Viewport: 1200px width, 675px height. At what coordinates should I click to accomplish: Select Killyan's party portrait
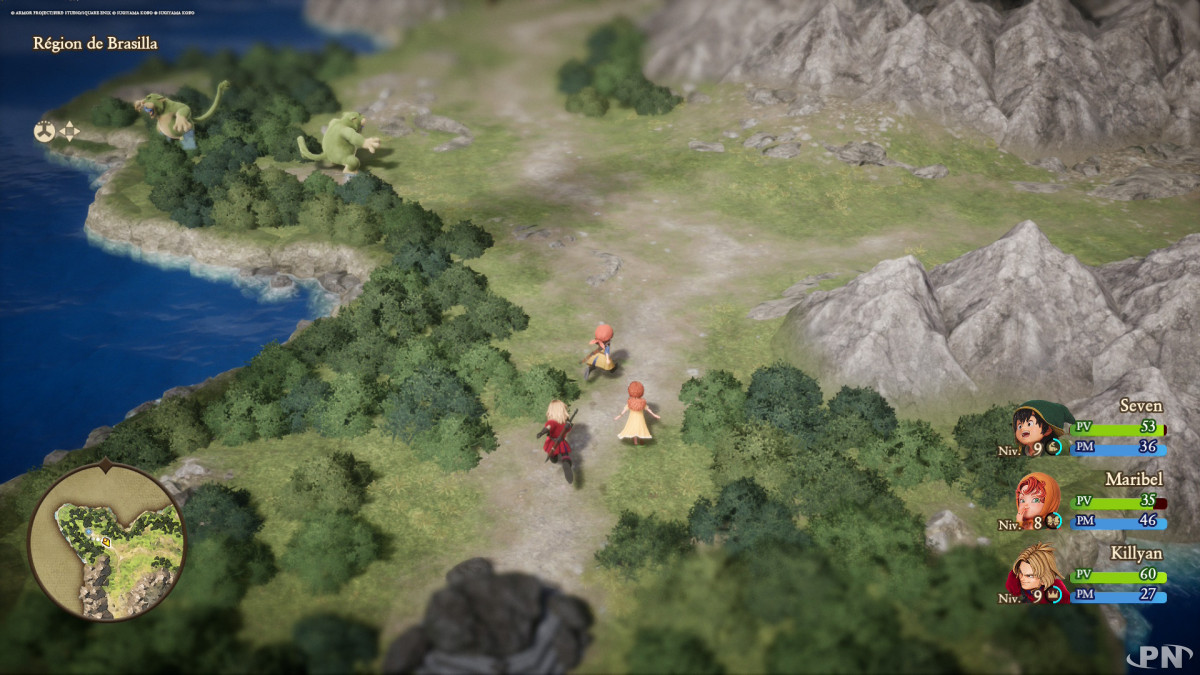1040,573
